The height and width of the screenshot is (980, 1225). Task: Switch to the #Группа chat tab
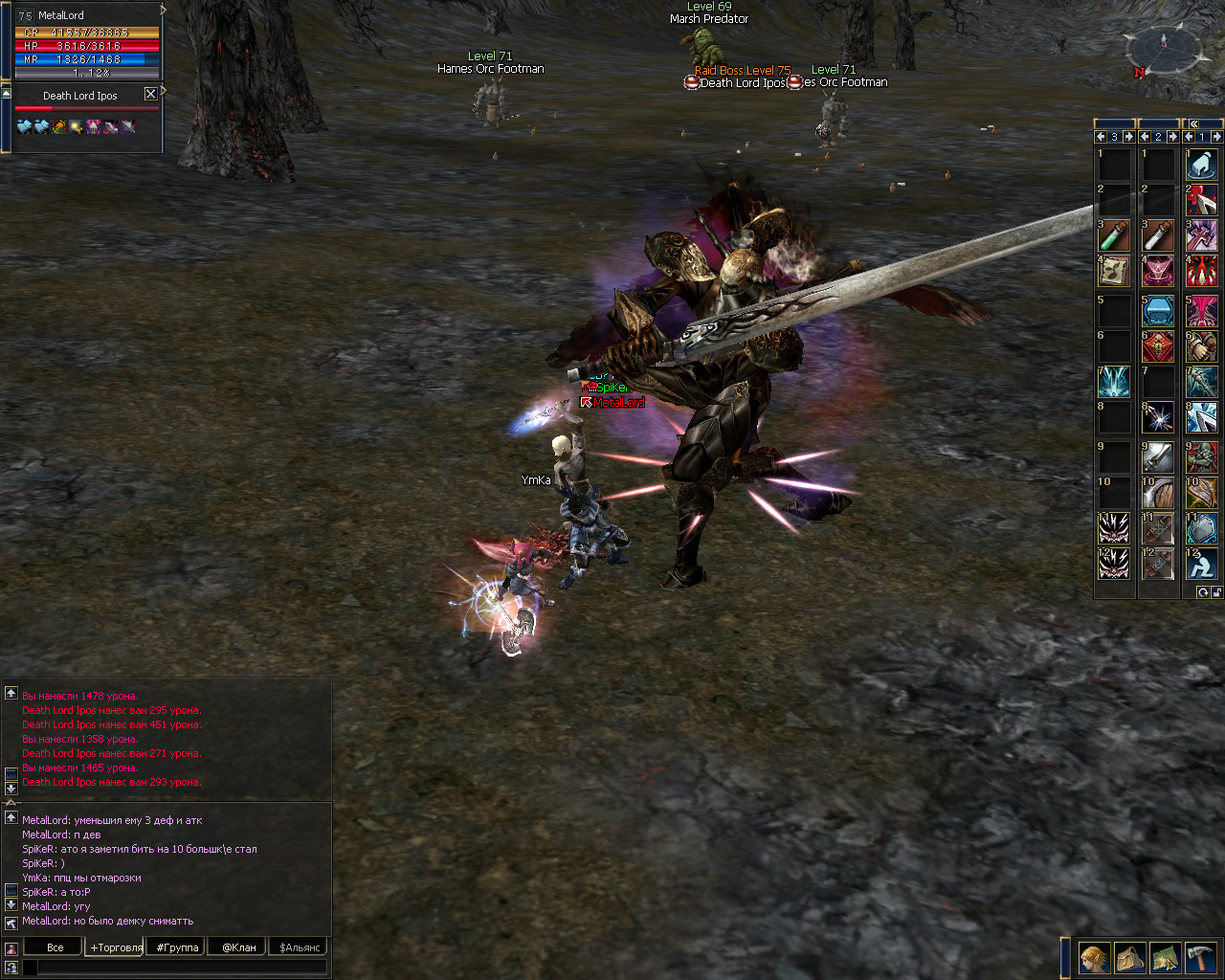click(177, 947)
